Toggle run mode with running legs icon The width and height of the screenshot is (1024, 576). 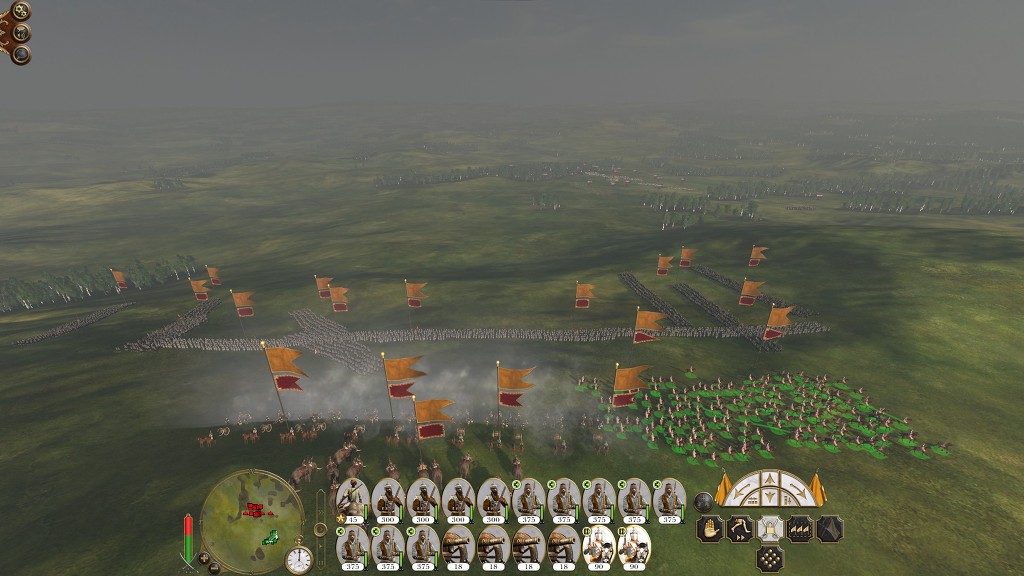click(740, 529)
